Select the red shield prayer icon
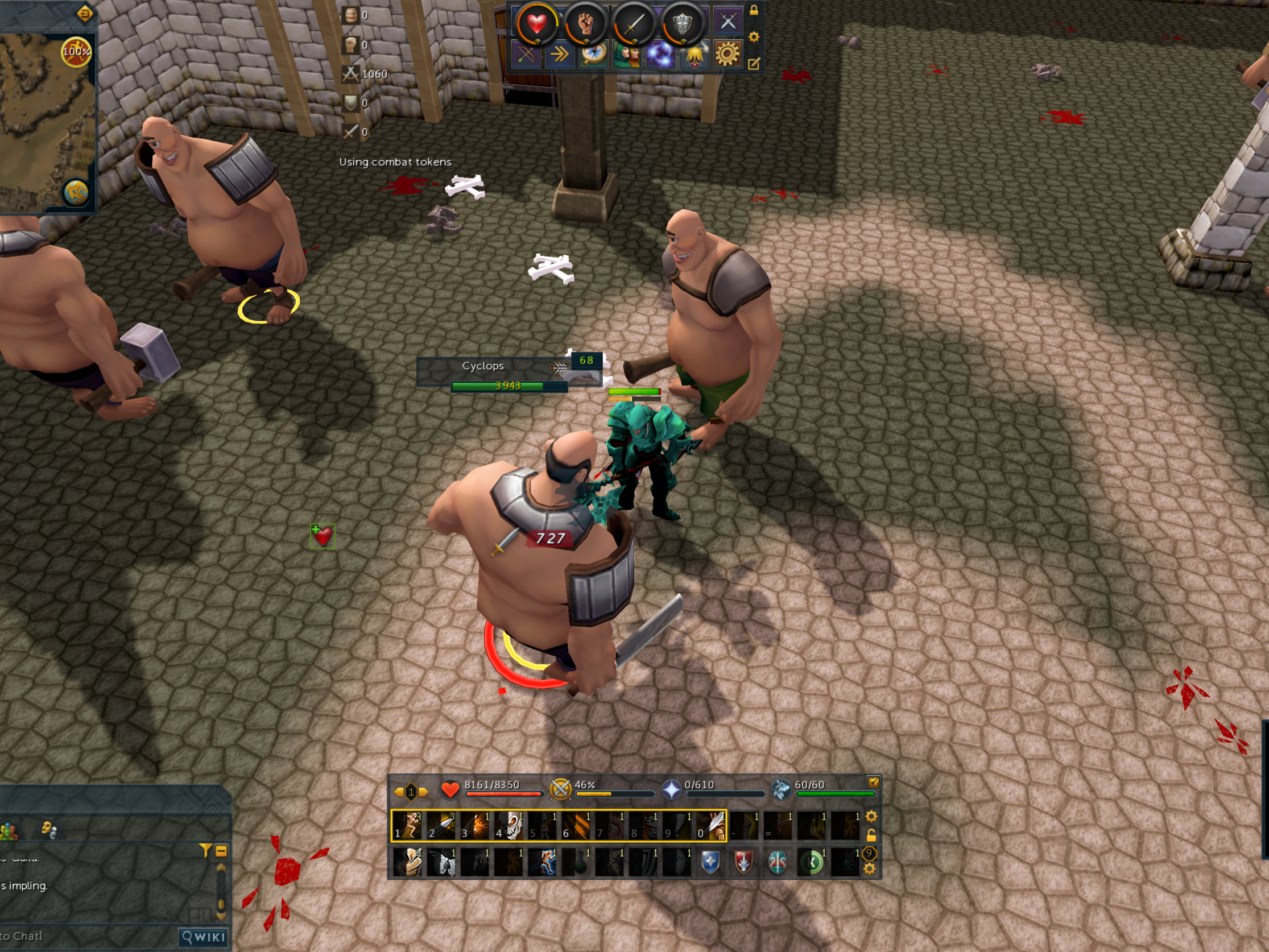Image resolution: width=1269 pixels, height=952 pixels. 743,862
